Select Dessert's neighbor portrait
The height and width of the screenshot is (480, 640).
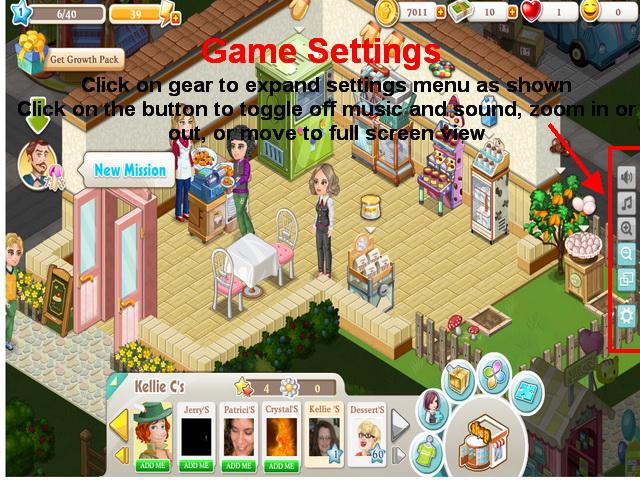[x=366, y=436]
